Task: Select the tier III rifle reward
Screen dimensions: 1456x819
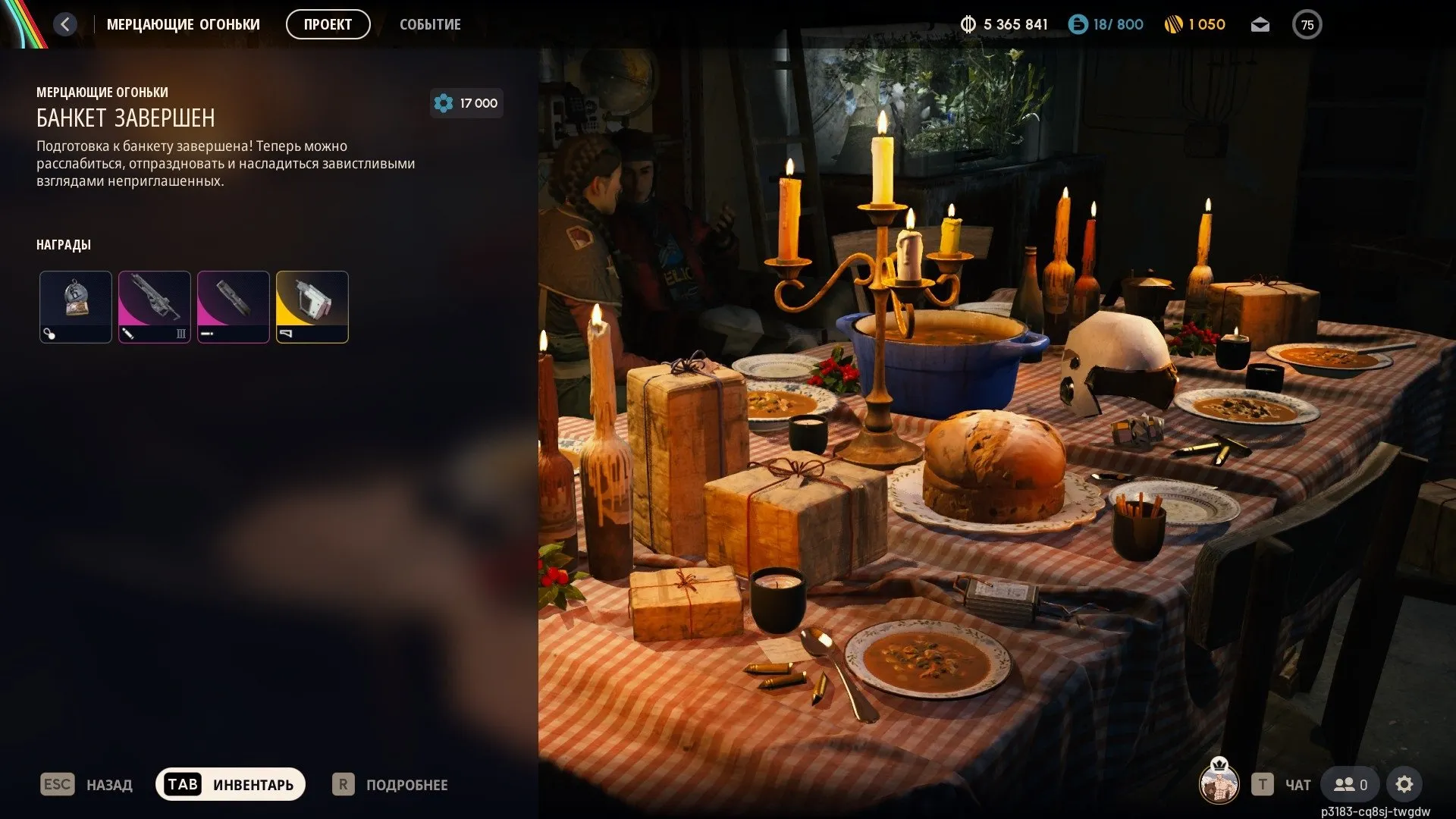Action: point(155,307)
